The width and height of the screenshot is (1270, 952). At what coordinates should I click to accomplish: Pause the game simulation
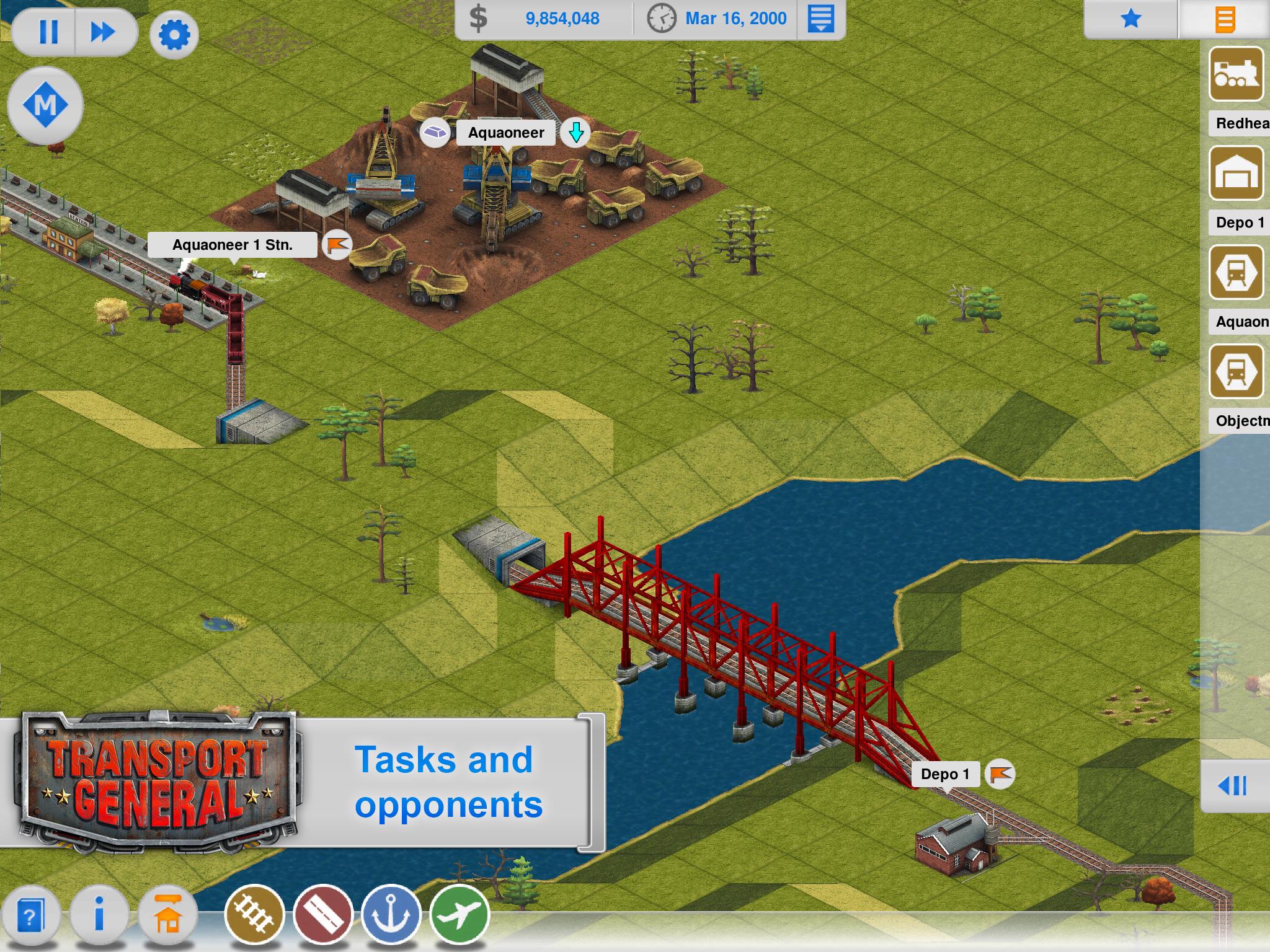(x=48, y=32)
